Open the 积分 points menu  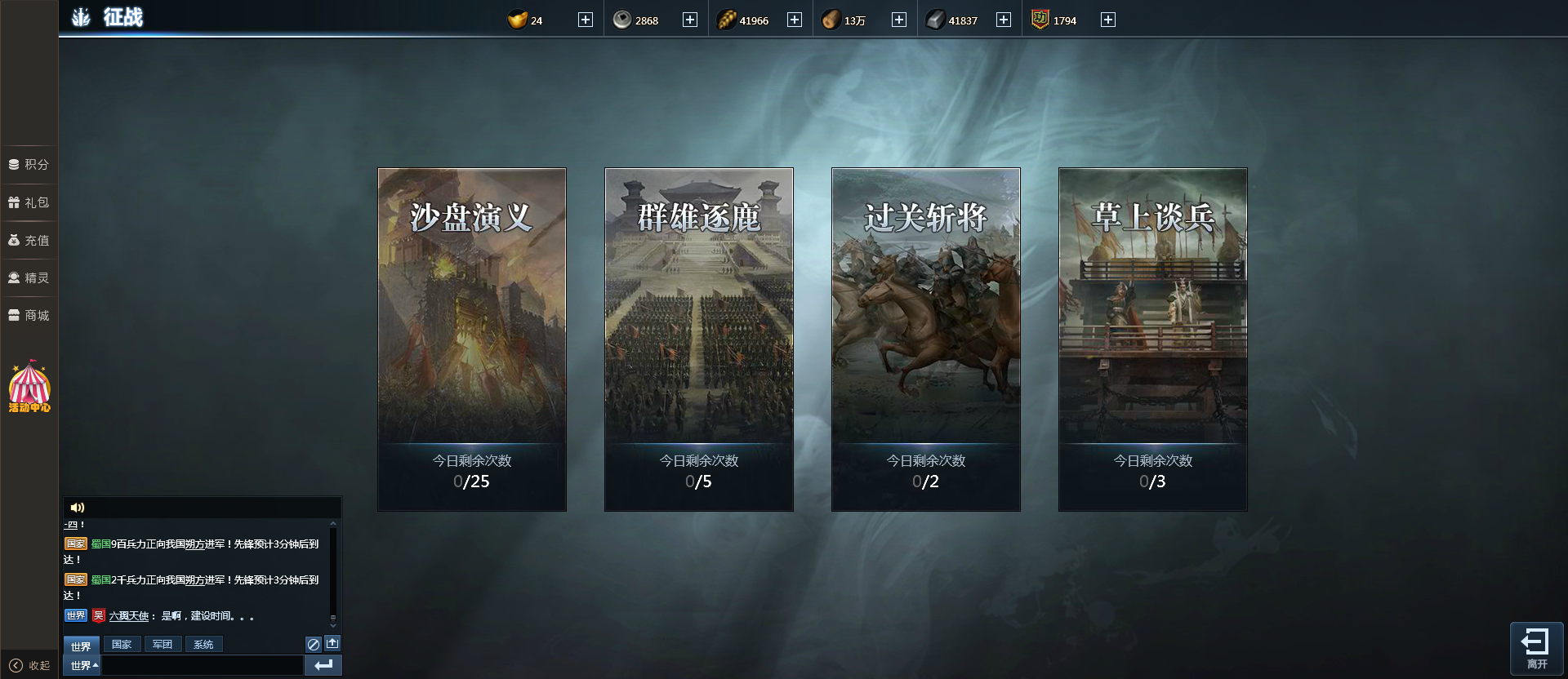click(x=29, y=164)
